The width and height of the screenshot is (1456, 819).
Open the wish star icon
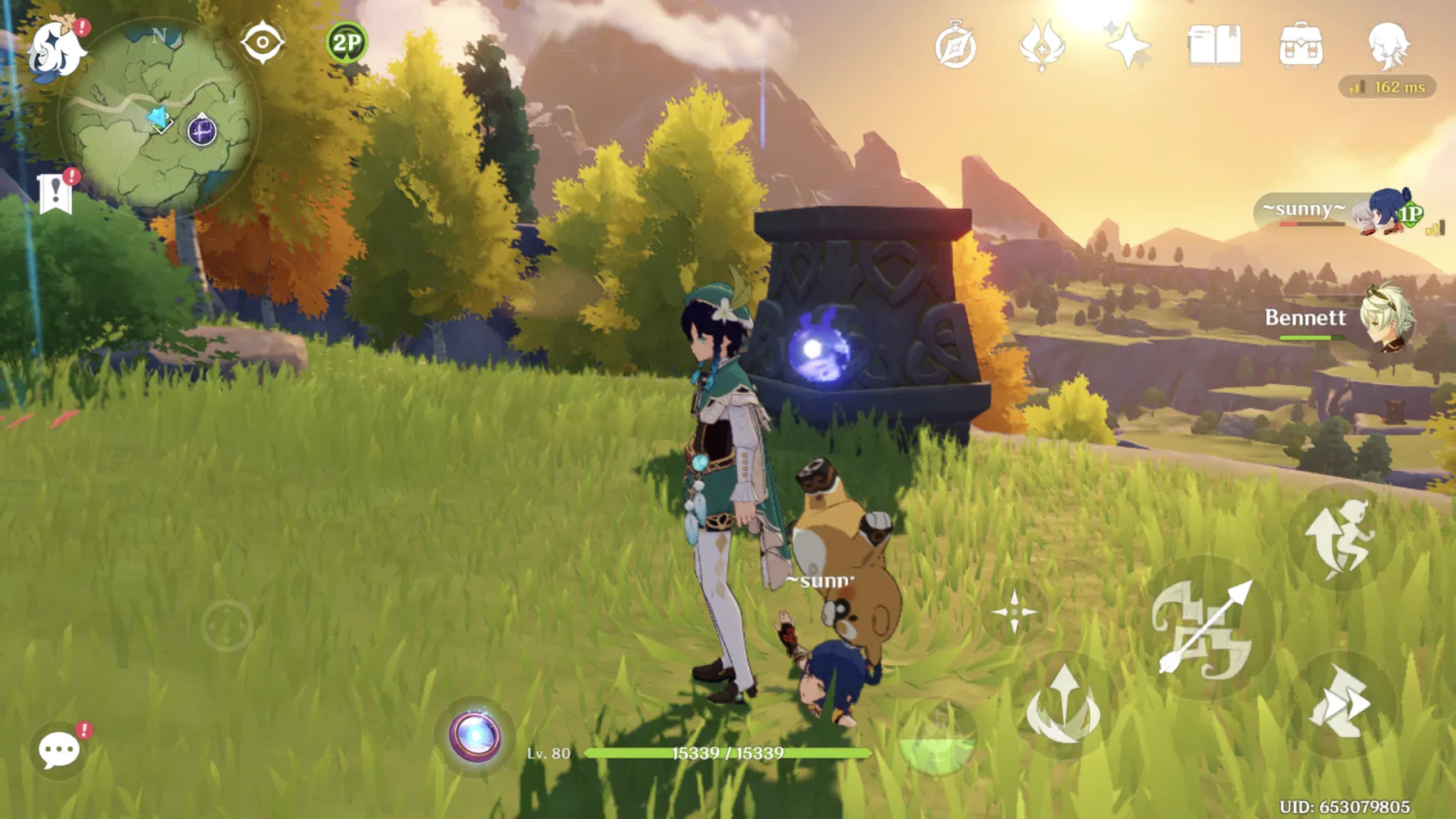pos(1128,45)
